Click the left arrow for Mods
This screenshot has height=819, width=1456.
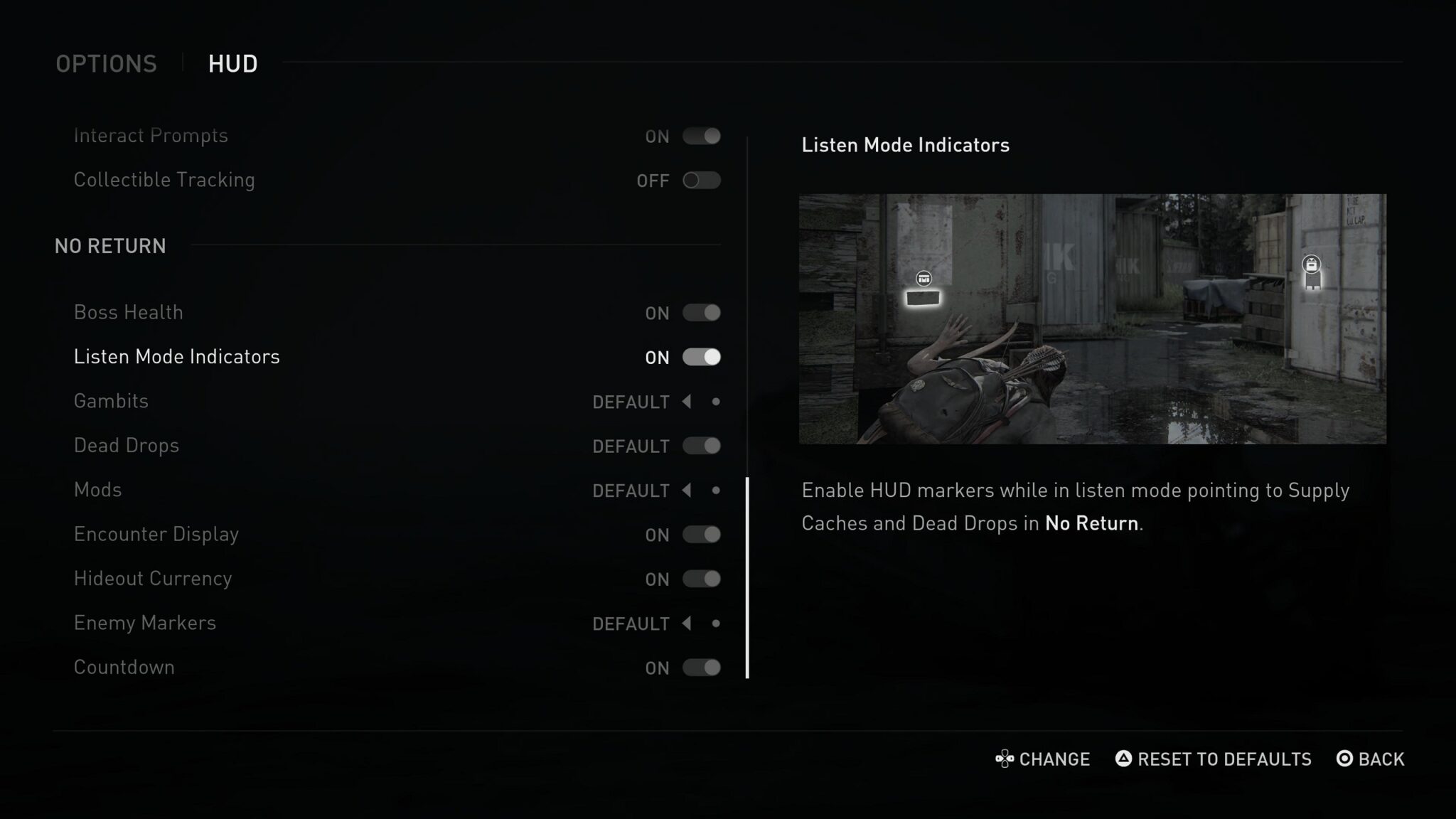[687, 491]
